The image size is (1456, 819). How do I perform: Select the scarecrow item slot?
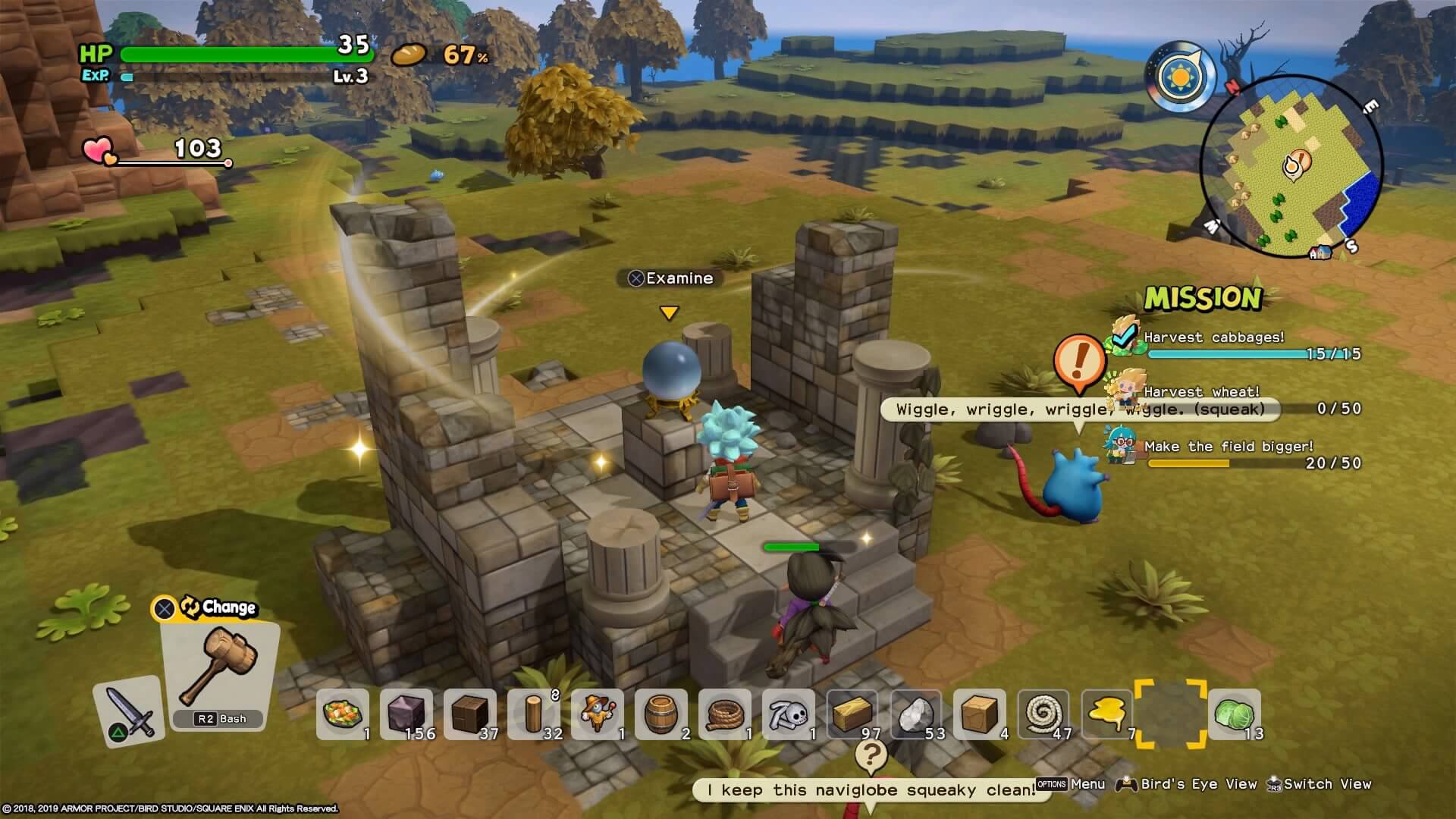coord(598,714)
